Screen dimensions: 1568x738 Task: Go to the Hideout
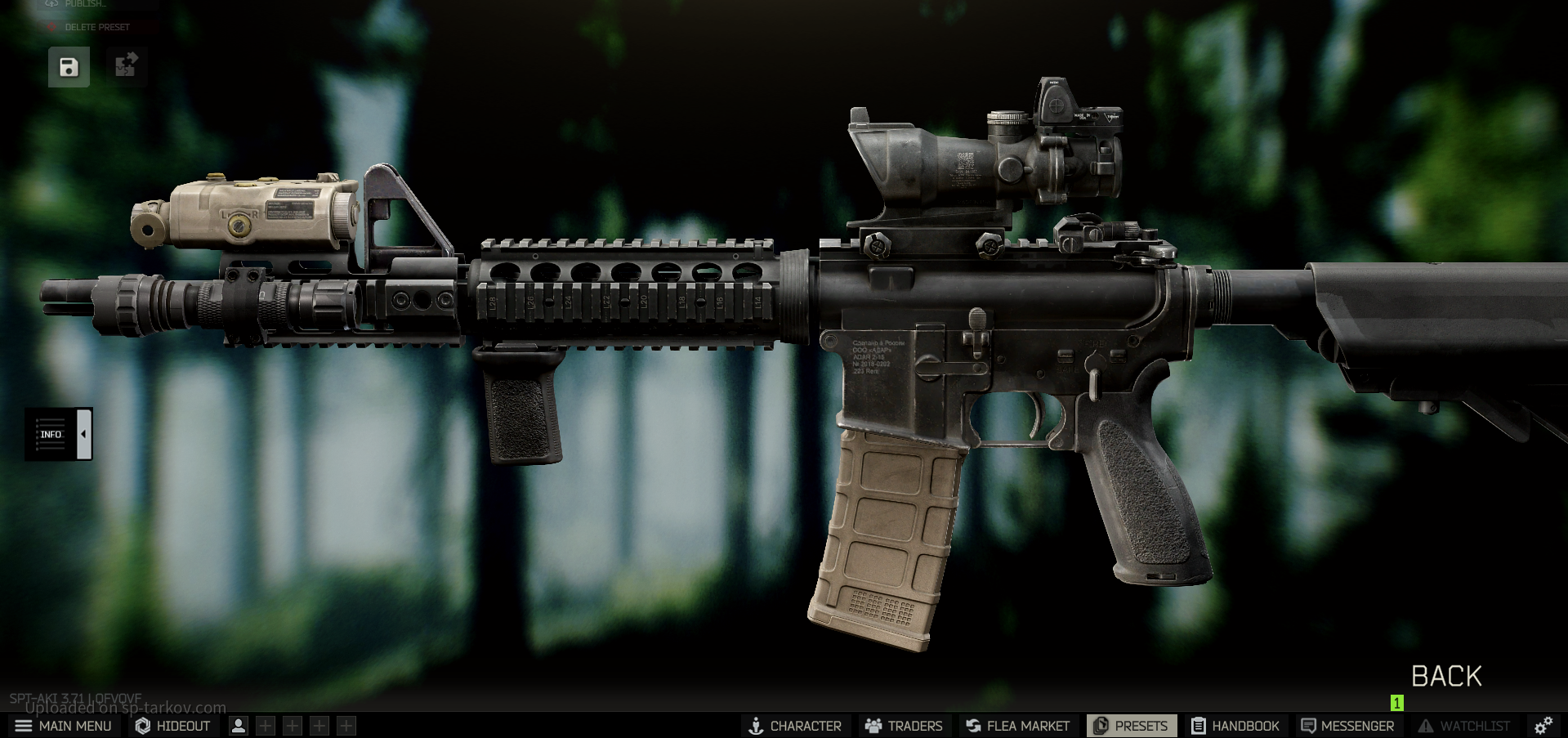pyautogui.click(x=172, y=726)
